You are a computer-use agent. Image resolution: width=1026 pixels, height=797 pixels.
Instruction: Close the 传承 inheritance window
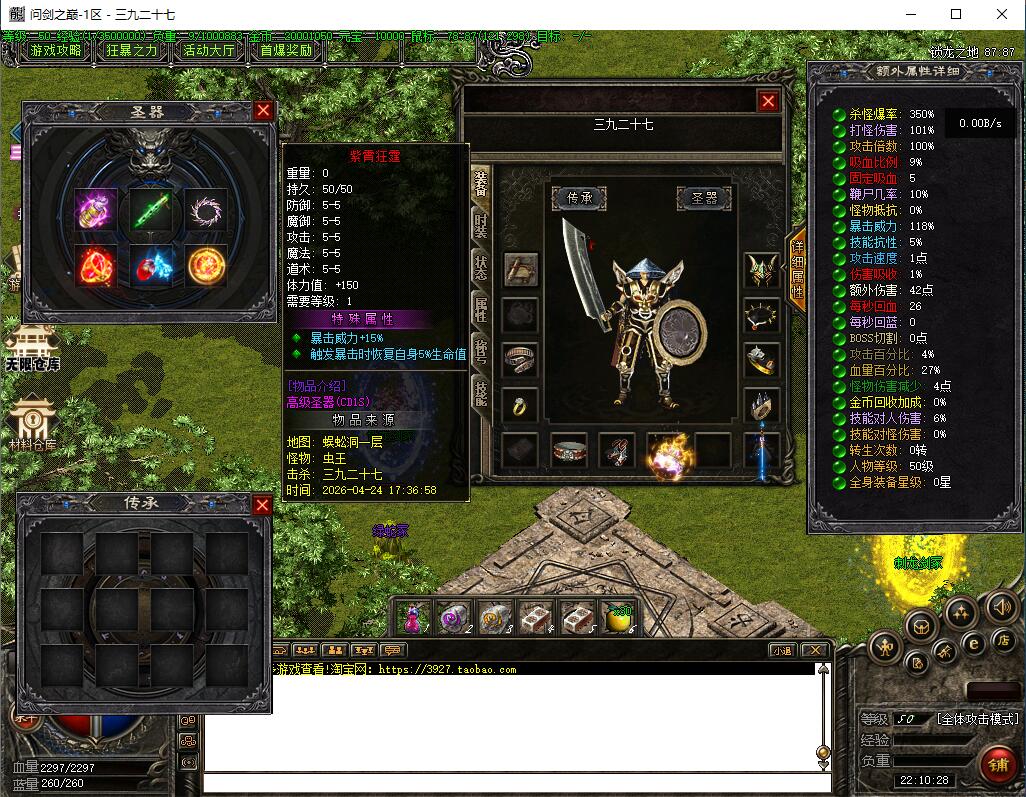coord(262,505)
